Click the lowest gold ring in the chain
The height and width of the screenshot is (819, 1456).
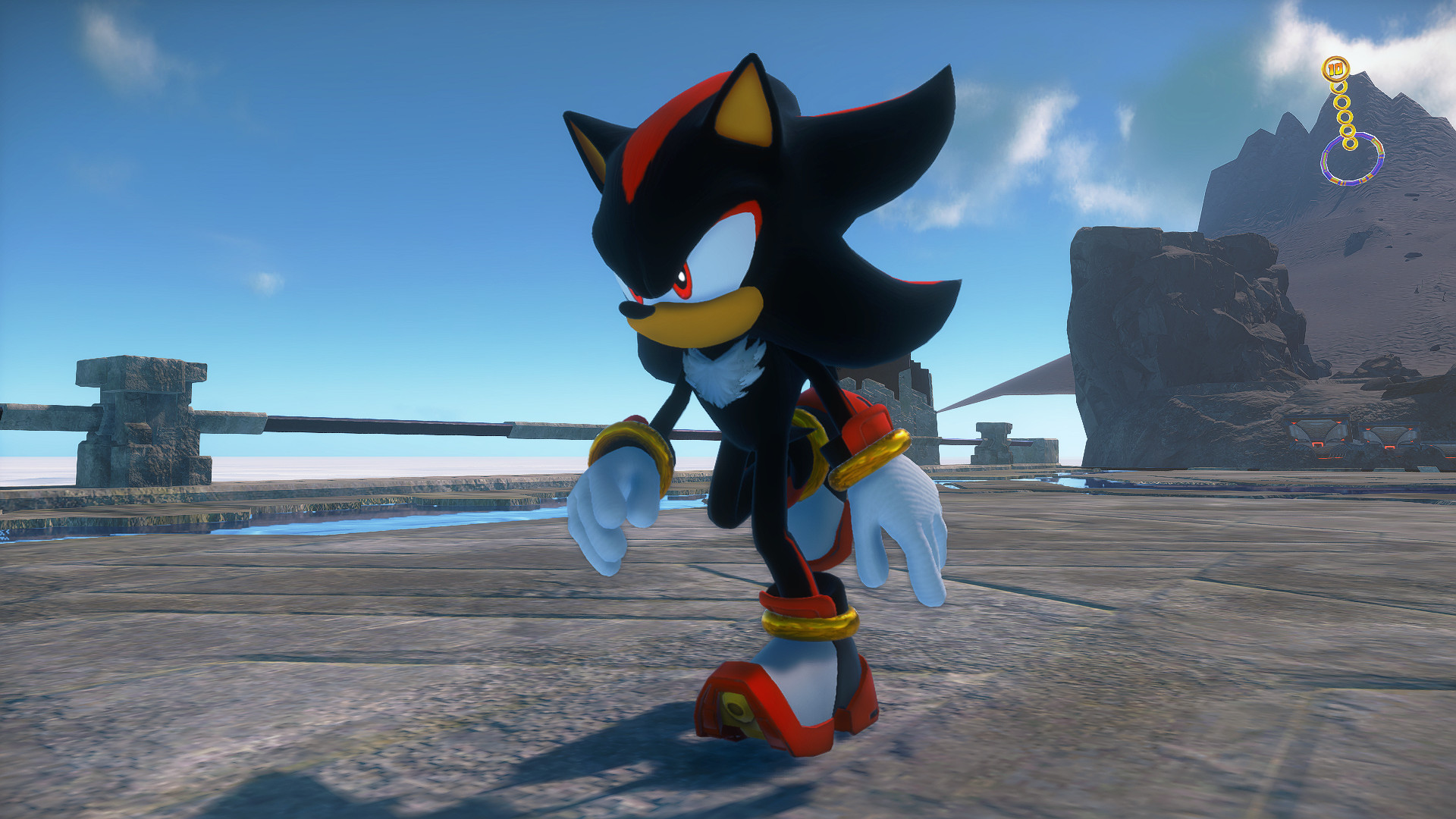(x=1350, y=143)
